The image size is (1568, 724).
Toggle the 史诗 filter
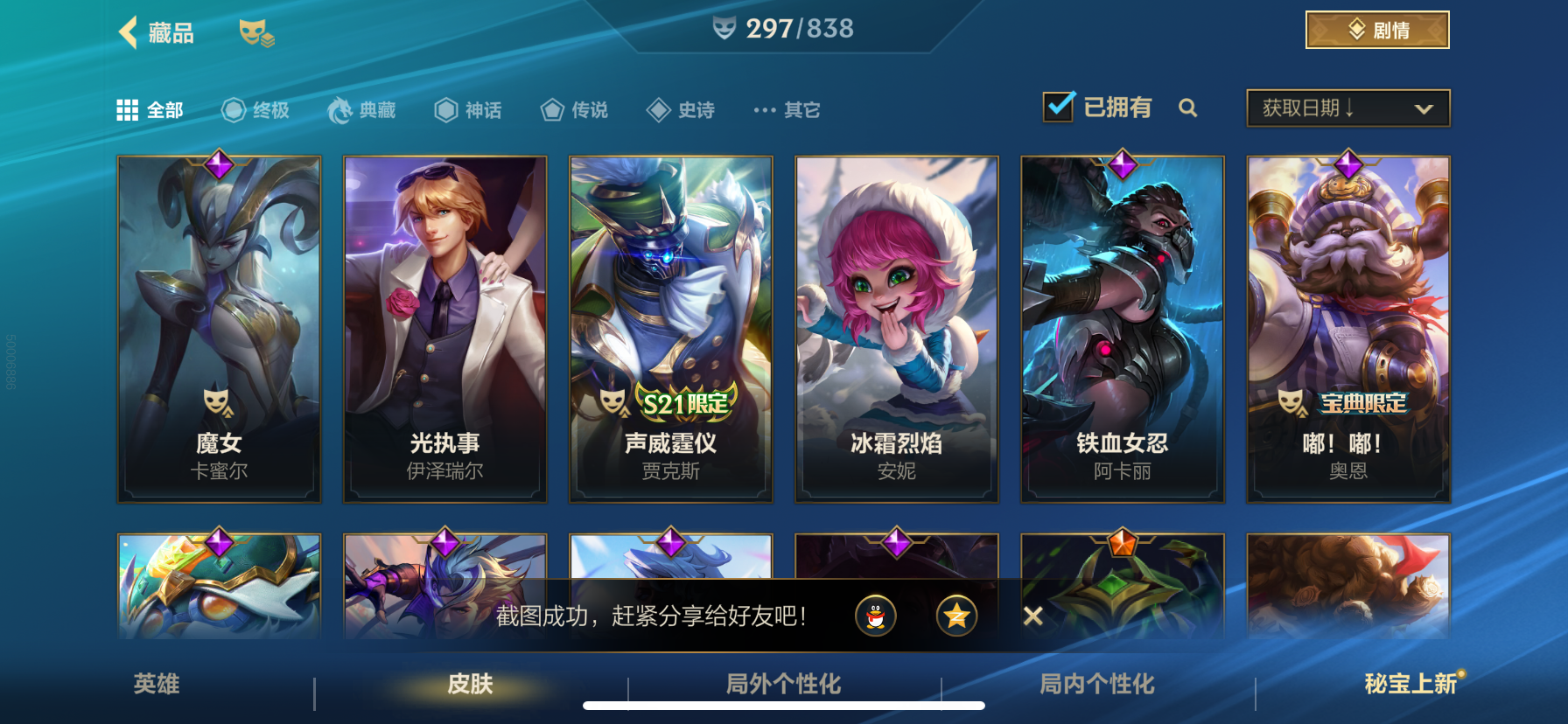point(658,109)
